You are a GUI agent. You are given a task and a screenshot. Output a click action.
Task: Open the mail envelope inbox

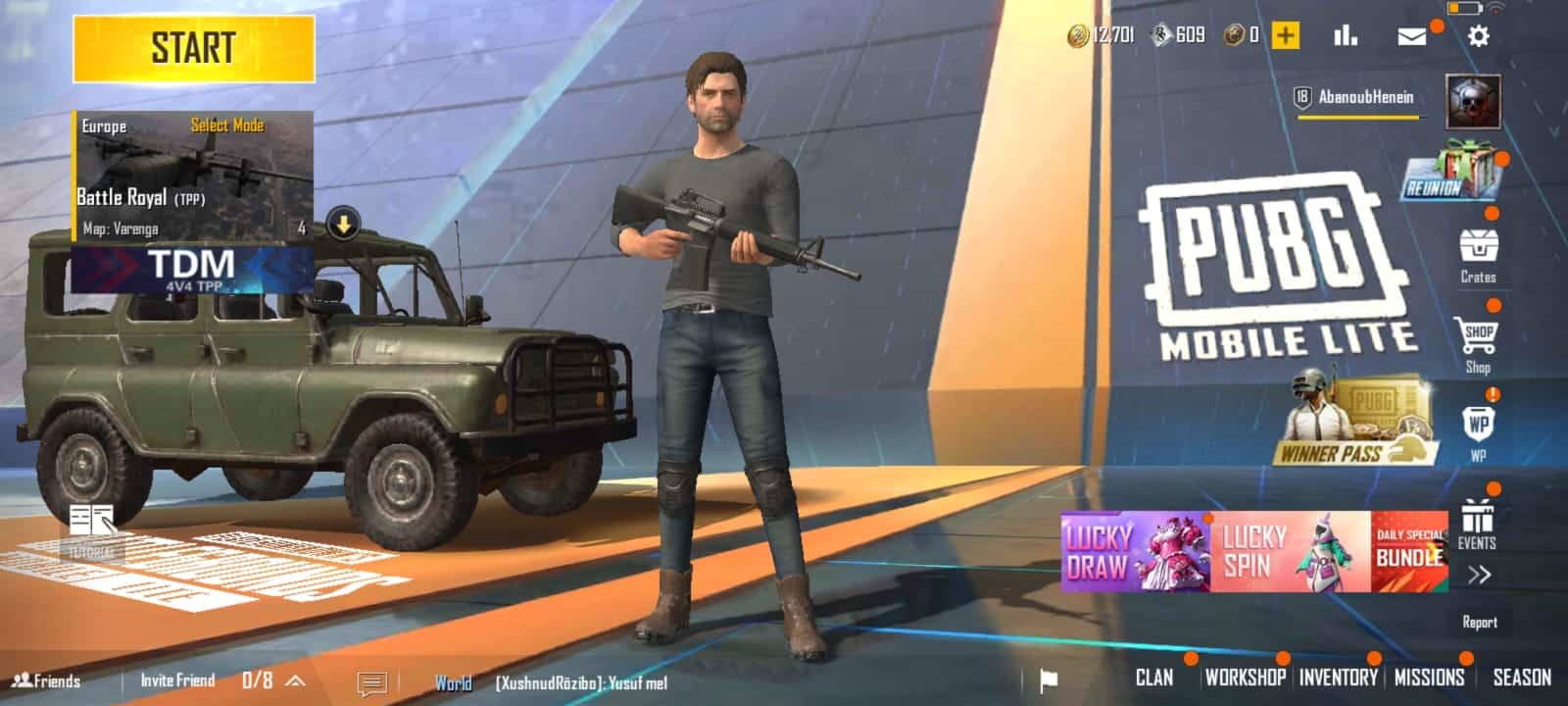(x=1411, y=36)
